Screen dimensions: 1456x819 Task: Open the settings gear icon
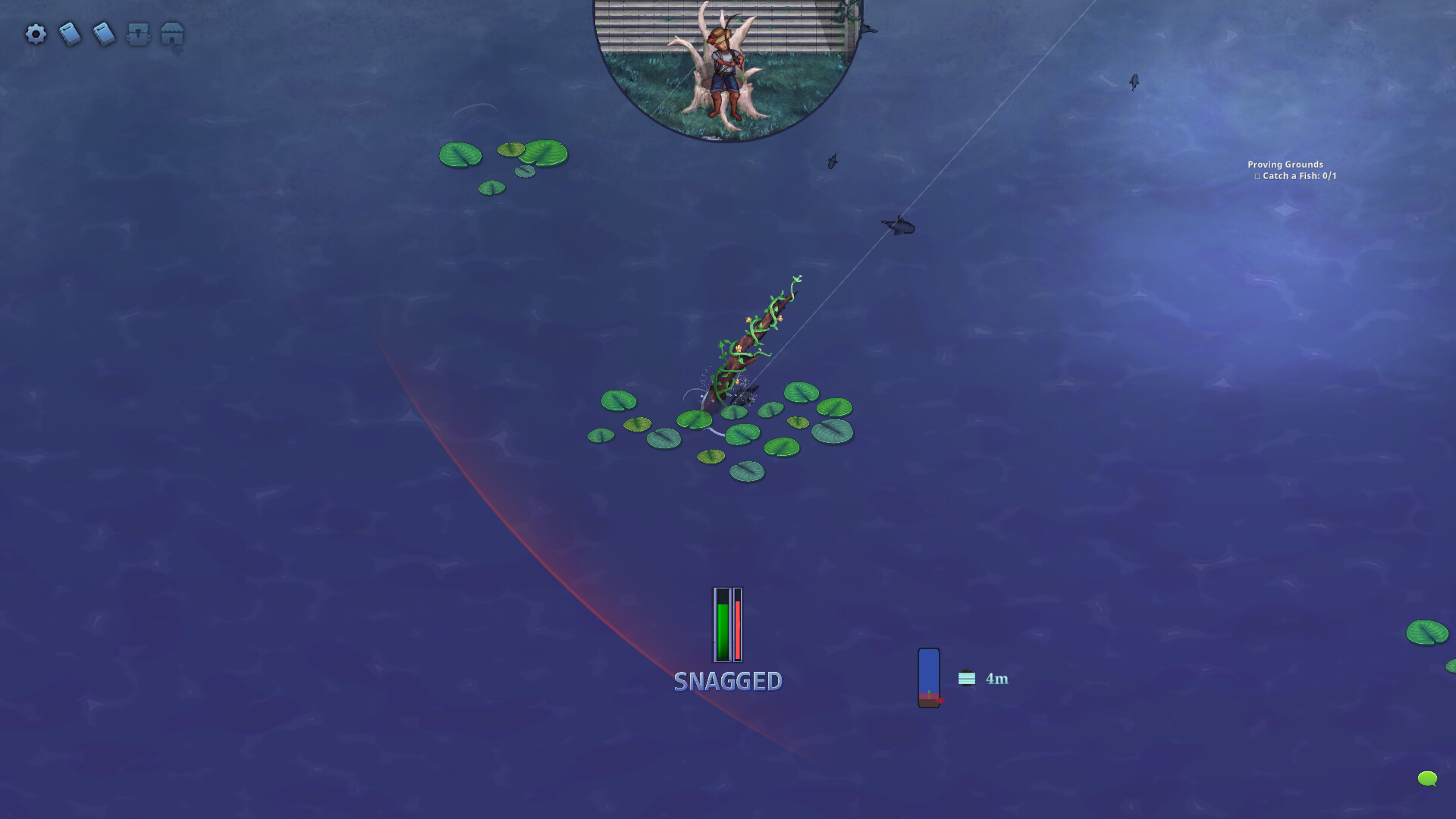click(x=36, y=34)
